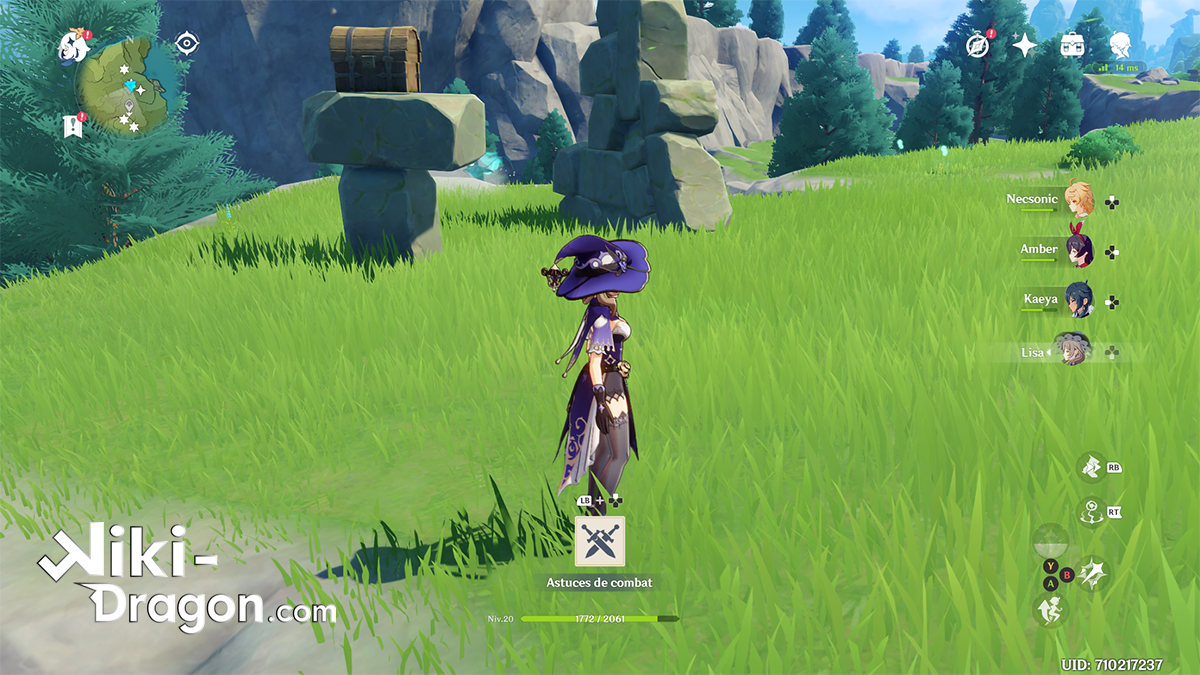Open the Paimon menu
Image resolution: width=1200 pixels, height=675 pixels.
(x=73, y=44)
